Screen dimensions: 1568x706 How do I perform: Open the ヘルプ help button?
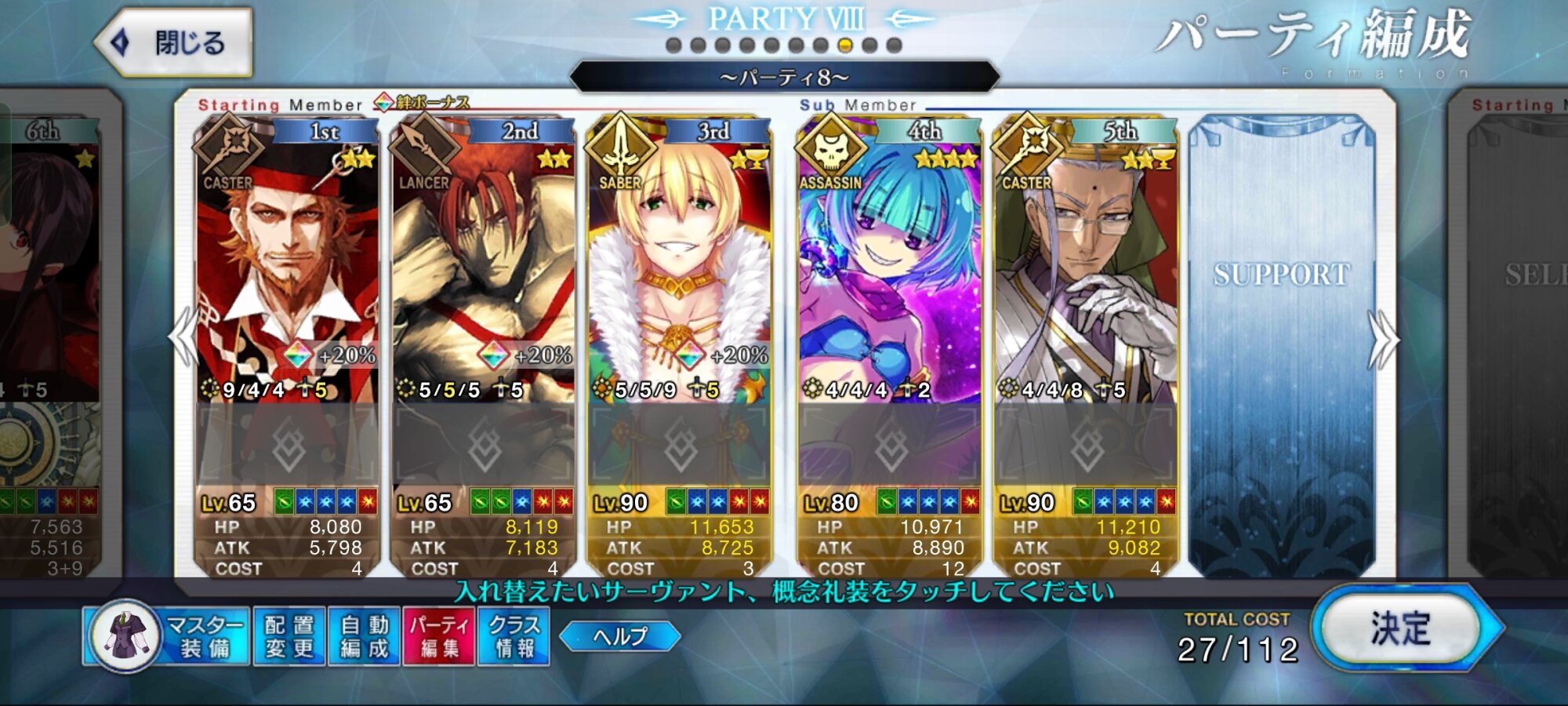pyautogui.click(x=620, y=636)
